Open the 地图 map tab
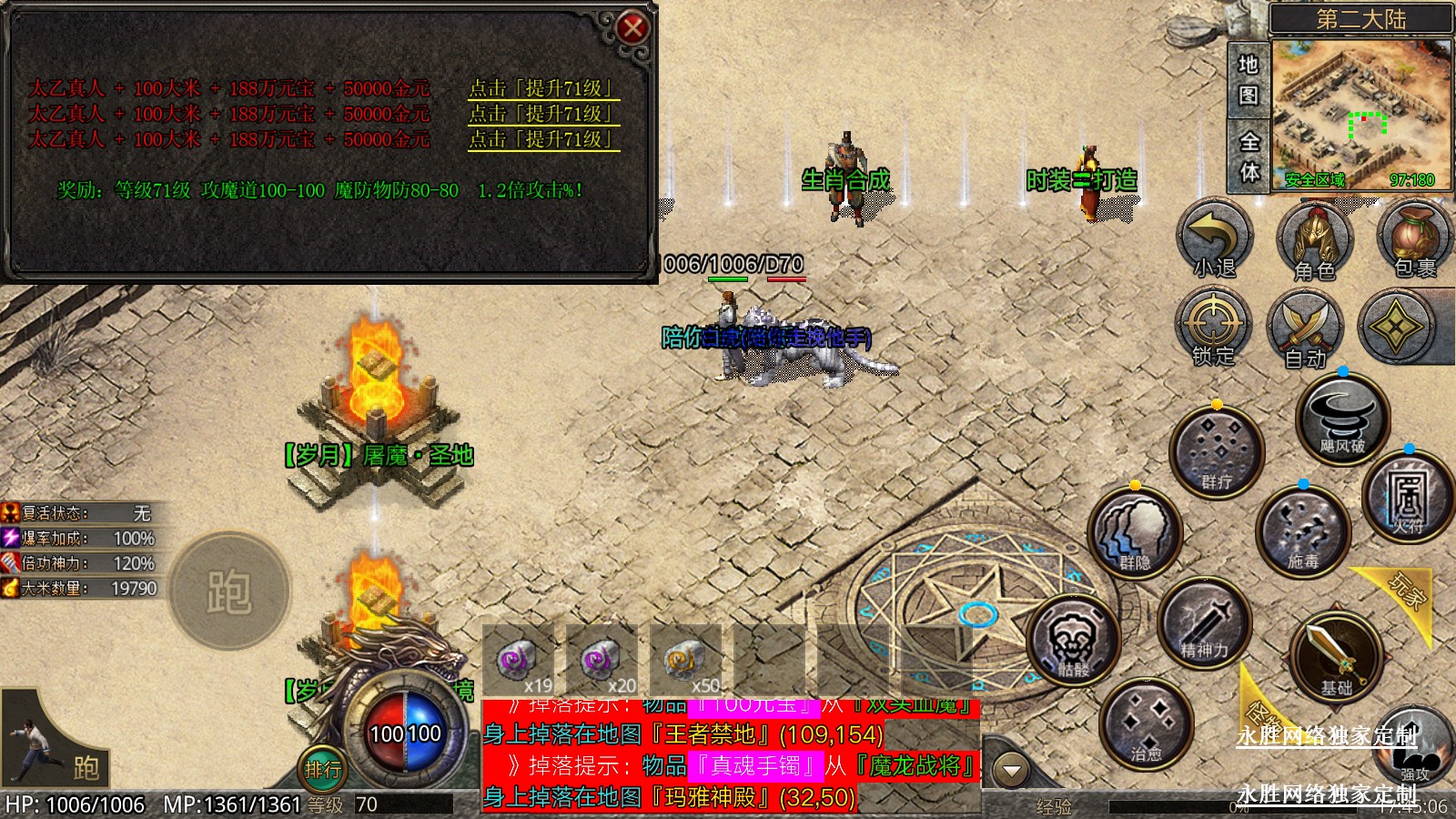Image resolution: width=1456 pixels, height=819 pixels. click(x=1248, y=80)
